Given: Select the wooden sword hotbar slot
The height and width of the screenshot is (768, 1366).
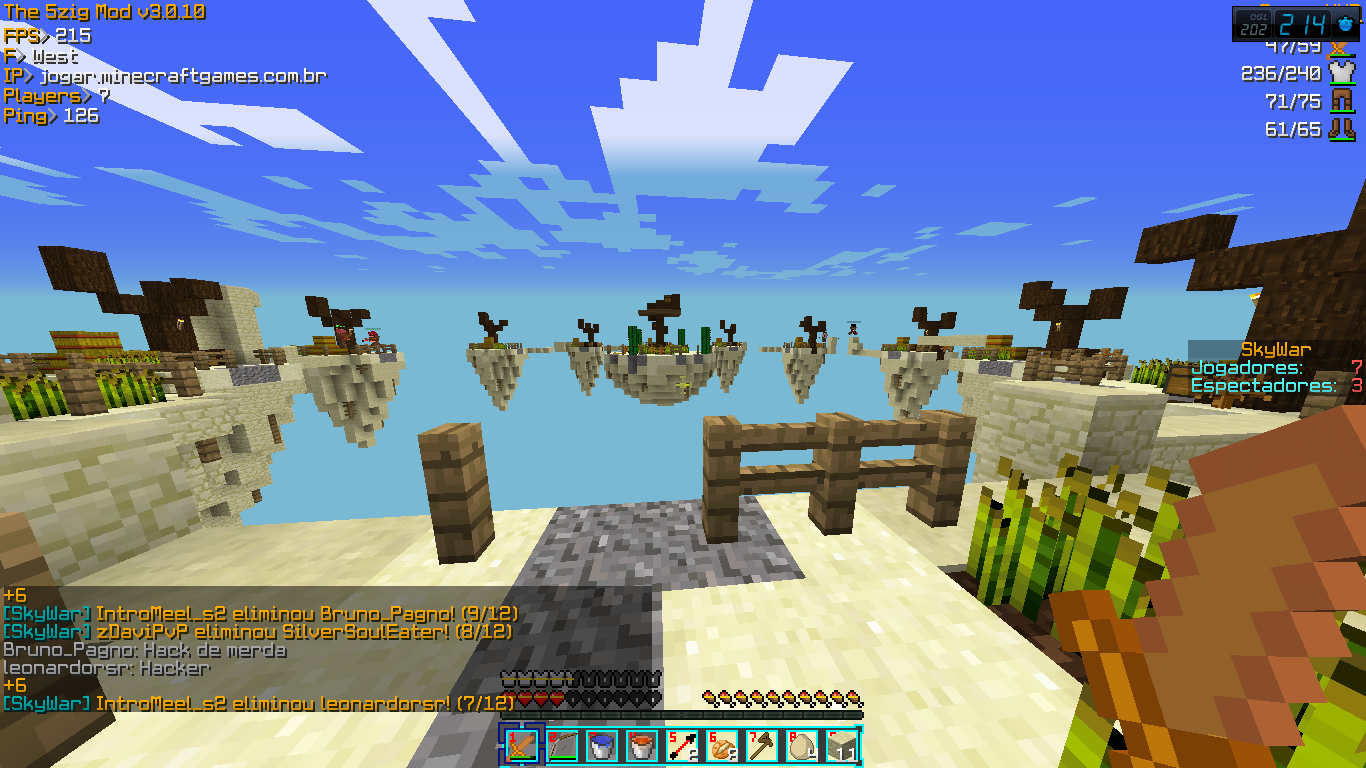Looking at the screenshot, I should tap(521, 745).
